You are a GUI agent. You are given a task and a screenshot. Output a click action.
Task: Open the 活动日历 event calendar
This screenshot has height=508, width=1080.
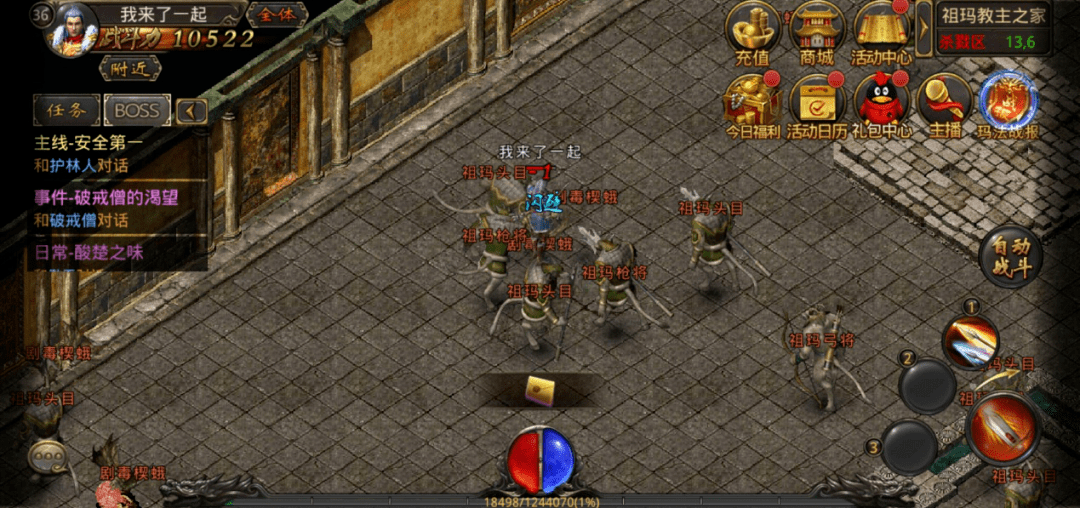[x=817, y=105]
